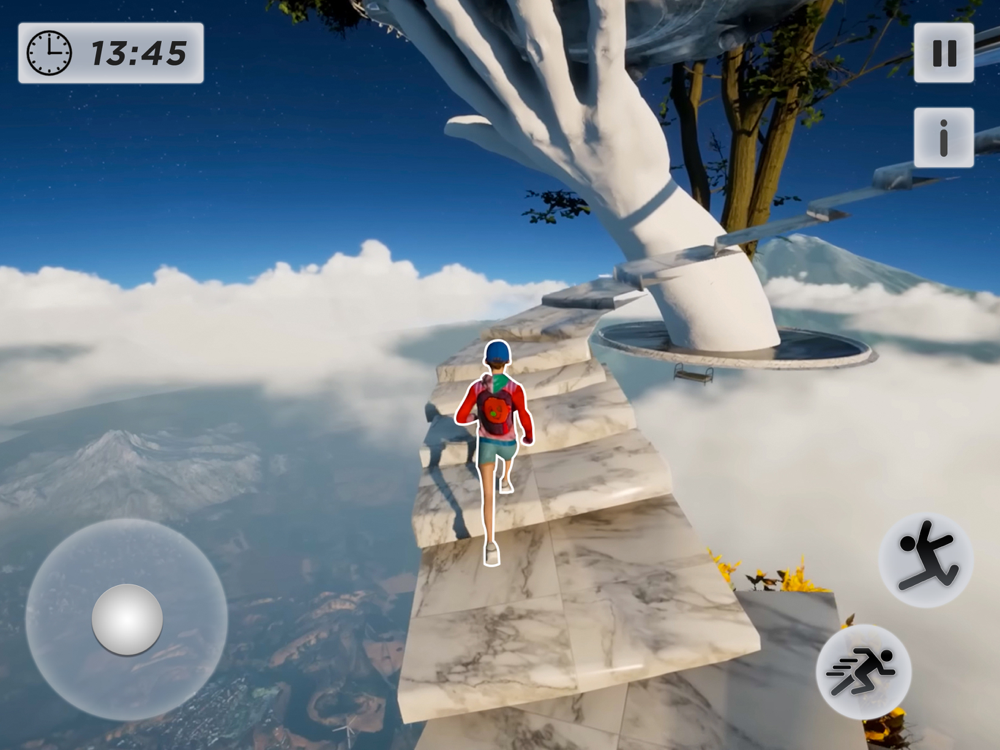This screenshot has width=1000, height=750.
Task: Pause the game
Action: click(943, 53)
